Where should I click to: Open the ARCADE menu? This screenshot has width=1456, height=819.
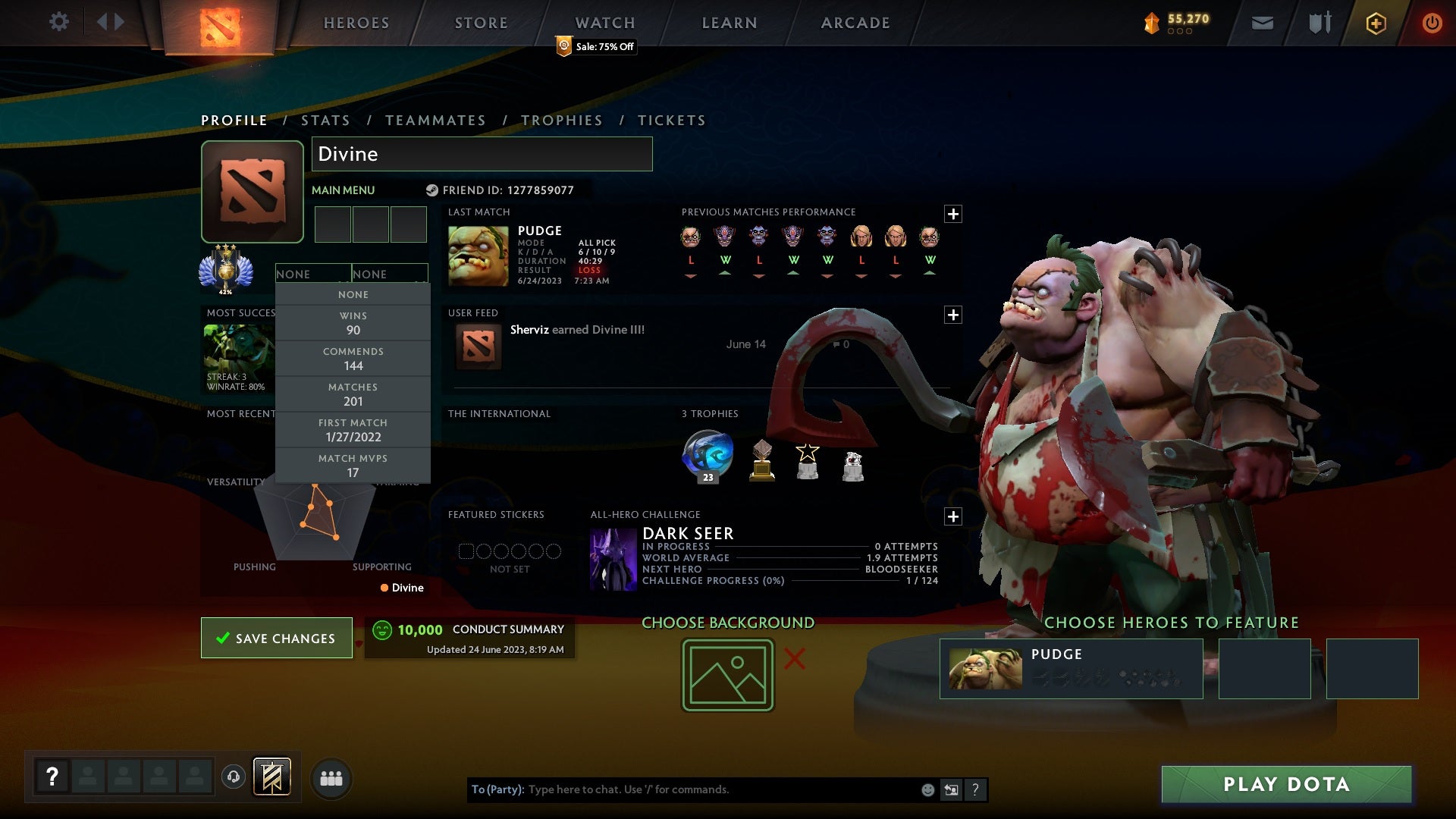pos(855,23)
